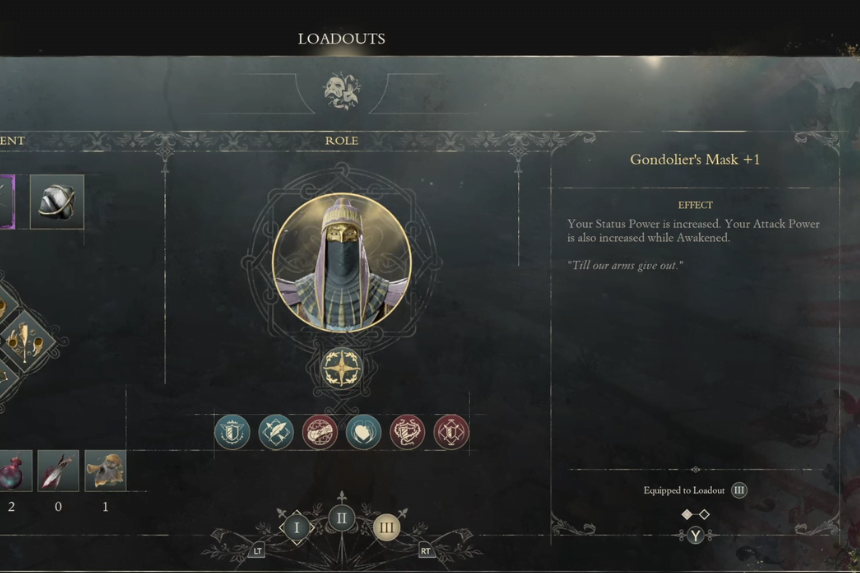This screenshot has height=573, width=860.
Task: Select the red potion flask item slot
Action: tap(13, 470)
